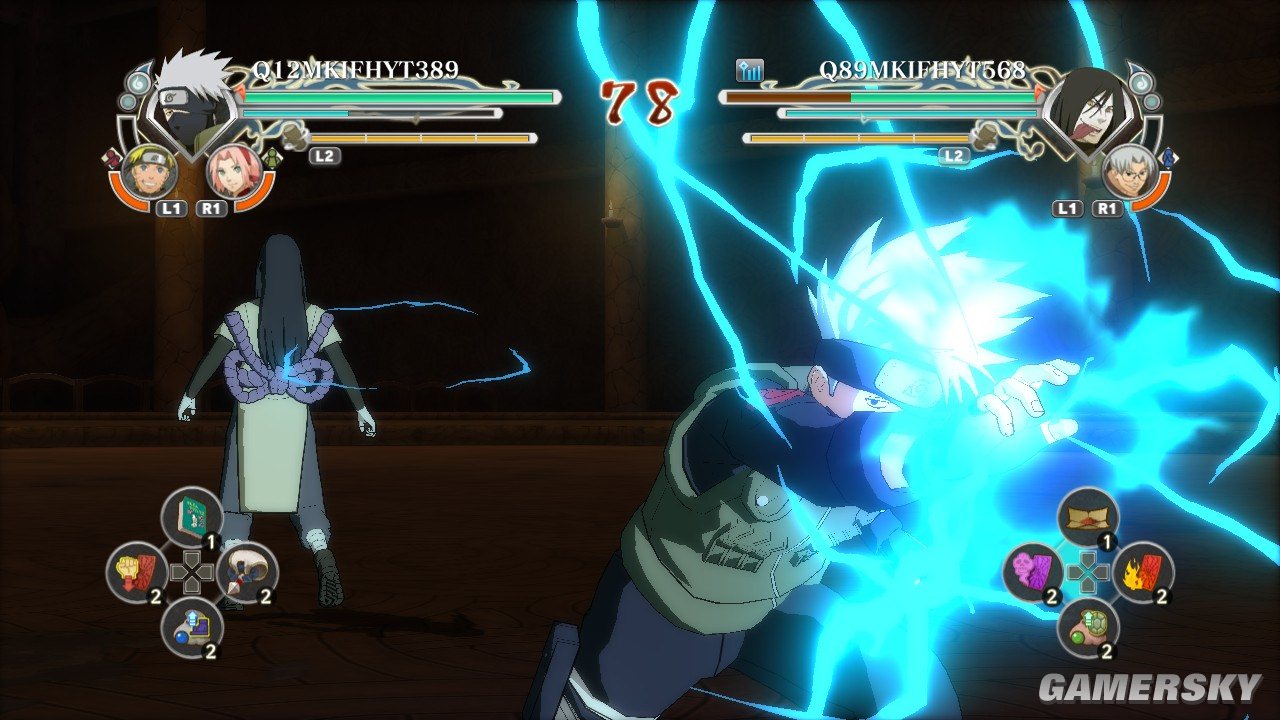Image resolution: width=1280 pixels, height=720 pixels.
Task: Select Kakashi's player portrait
Action: click(188, 105)
